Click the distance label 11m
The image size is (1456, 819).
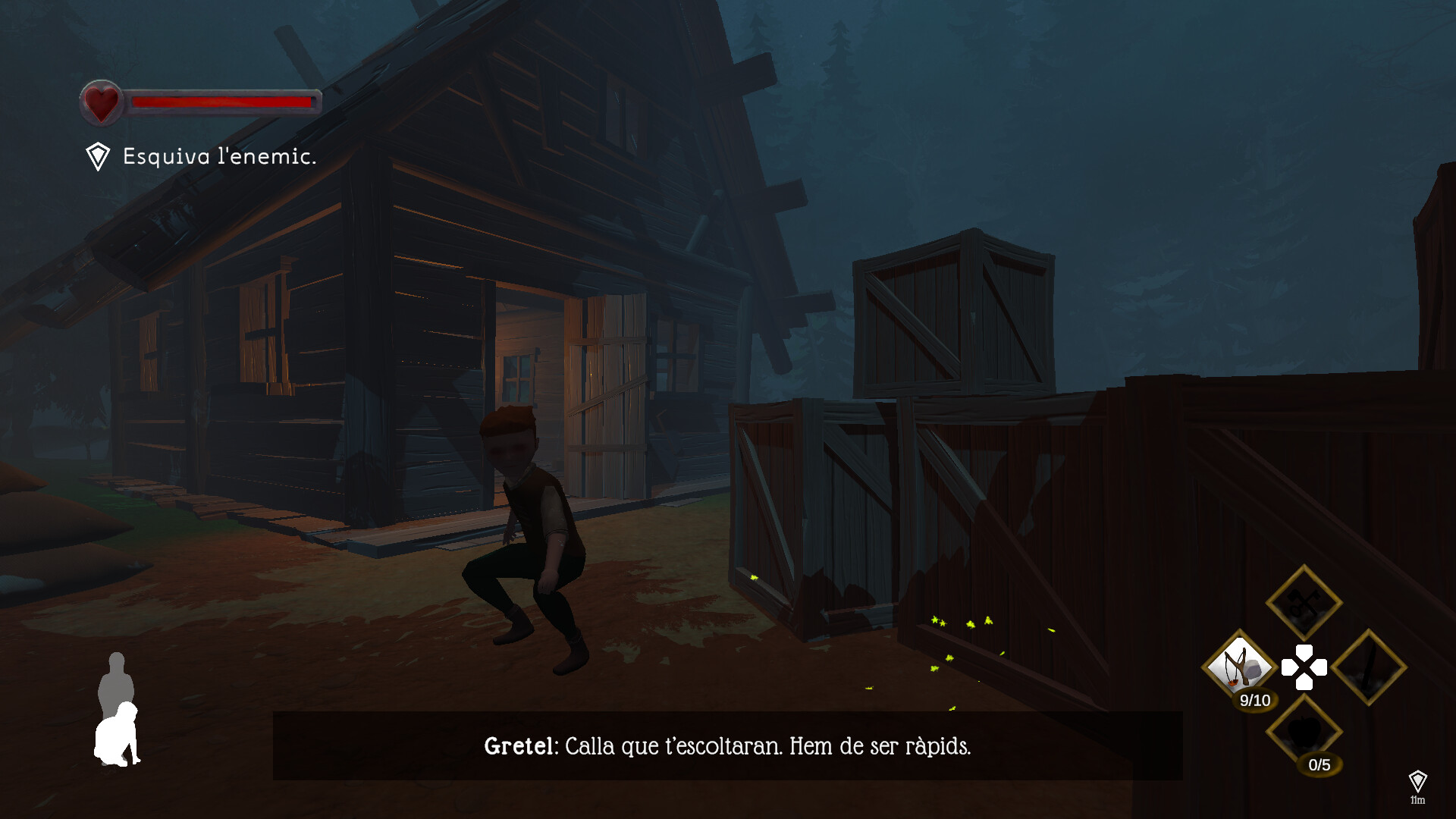pyautogui.click(x=1420, y=799)
